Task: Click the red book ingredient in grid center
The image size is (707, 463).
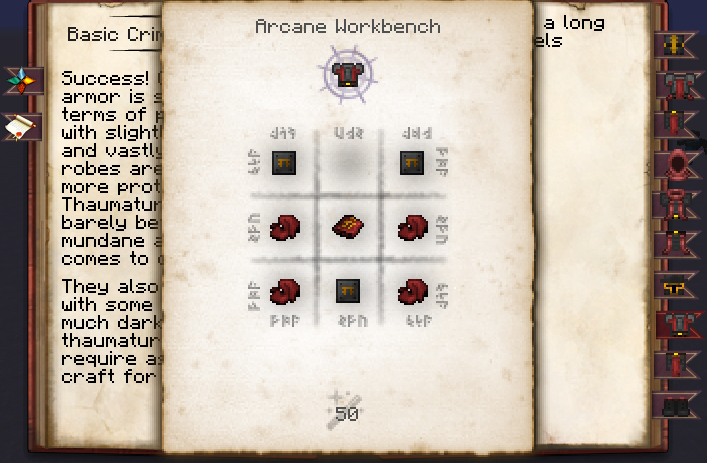Action: click(347, 228)
